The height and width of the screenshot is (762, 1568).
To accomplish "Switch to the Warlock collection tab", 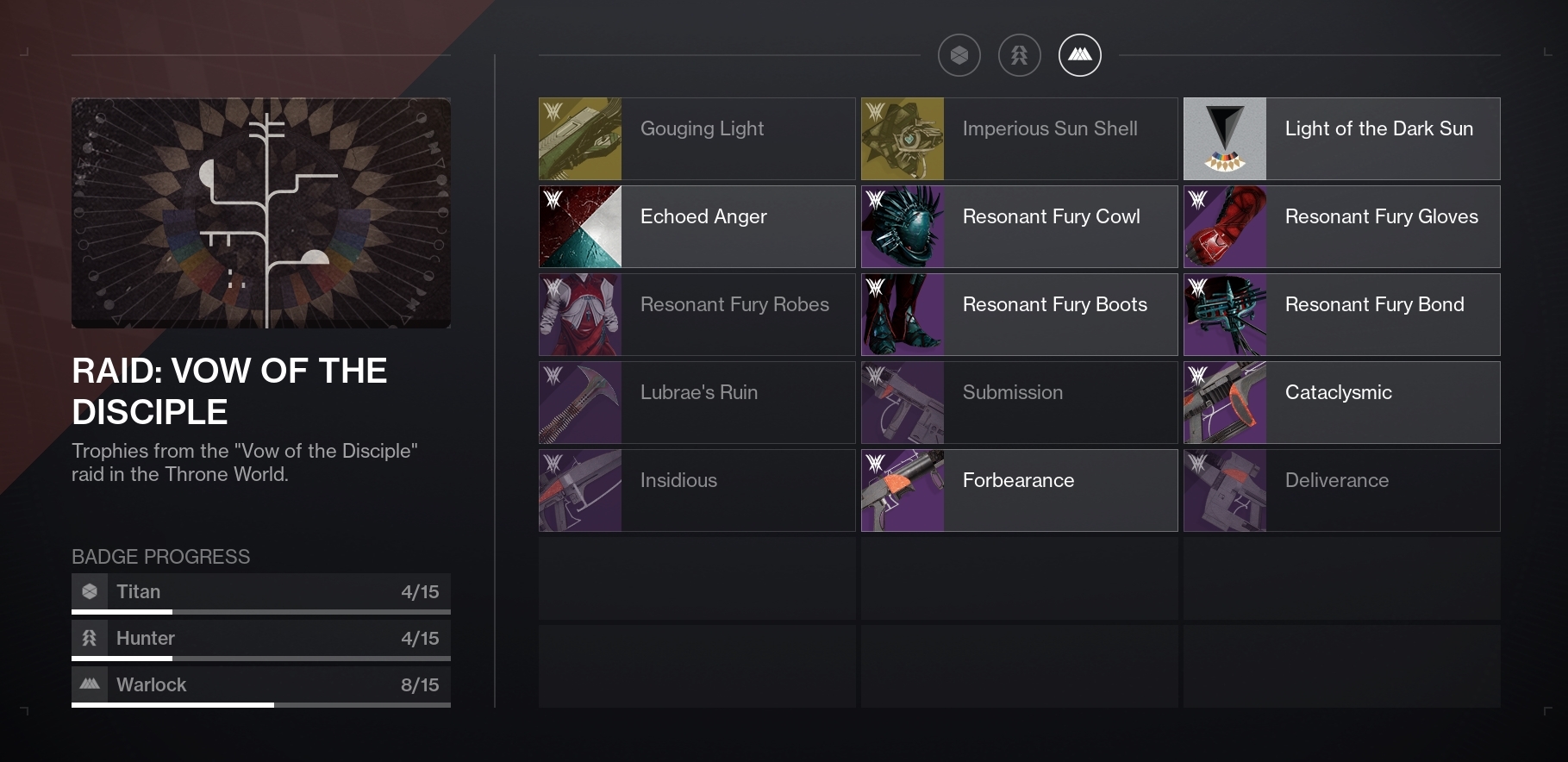I will click(x=1080, y=54).
